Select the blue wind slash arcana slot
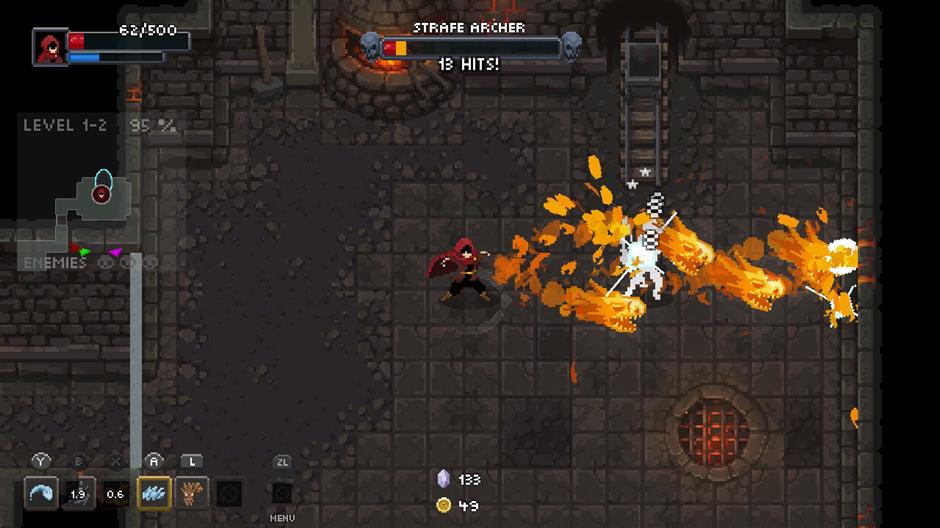The image size is (940, 528). coord(41,493)
